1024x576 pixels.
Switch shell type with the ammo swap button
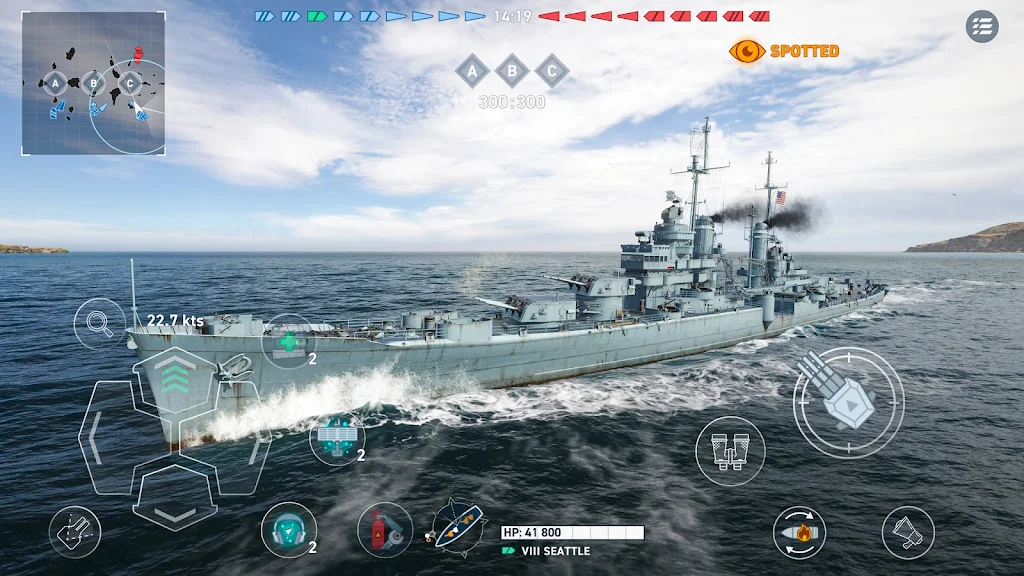coord(799,532)
